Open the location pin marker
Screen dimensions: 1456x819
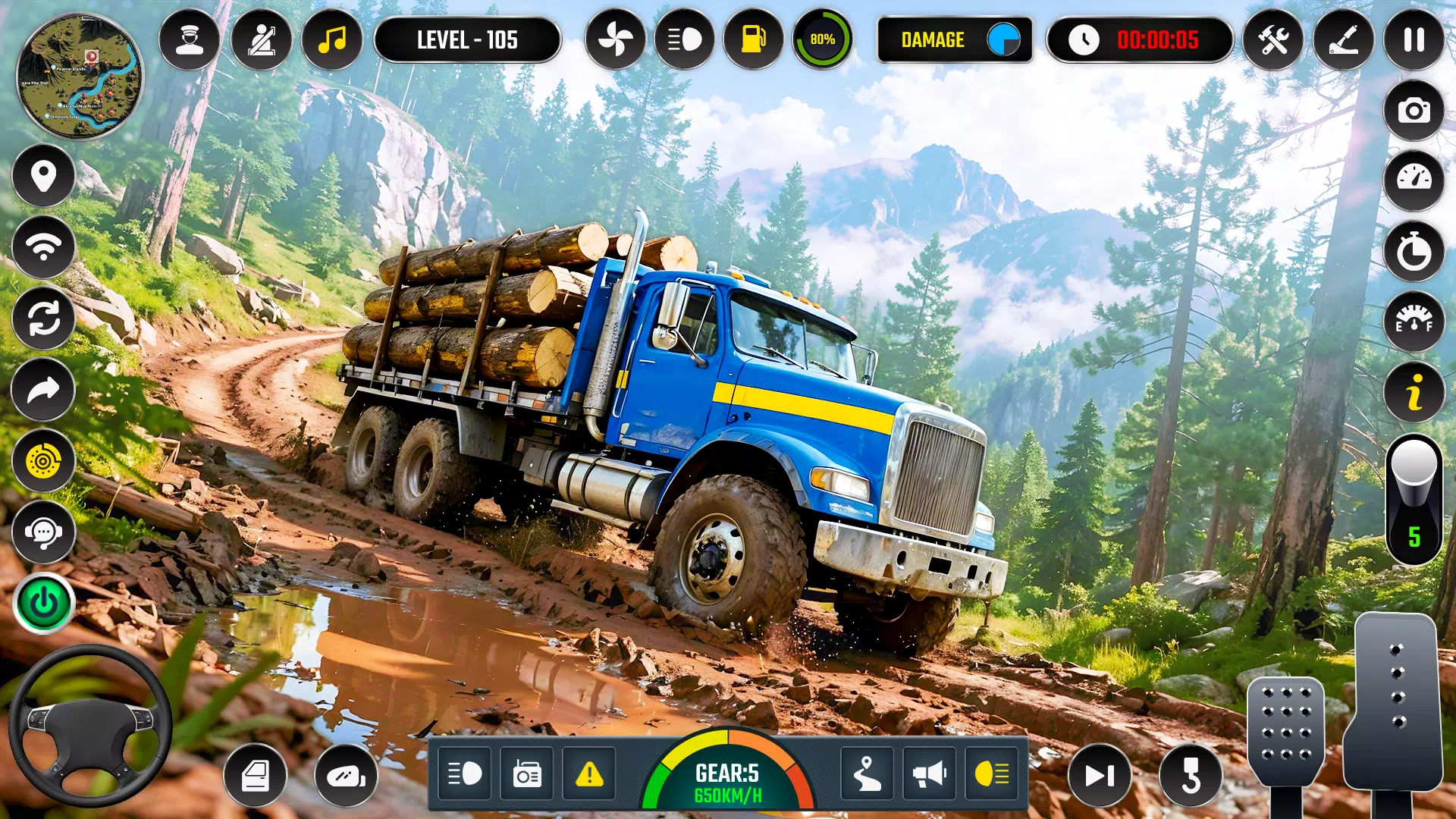coord(43,176)
